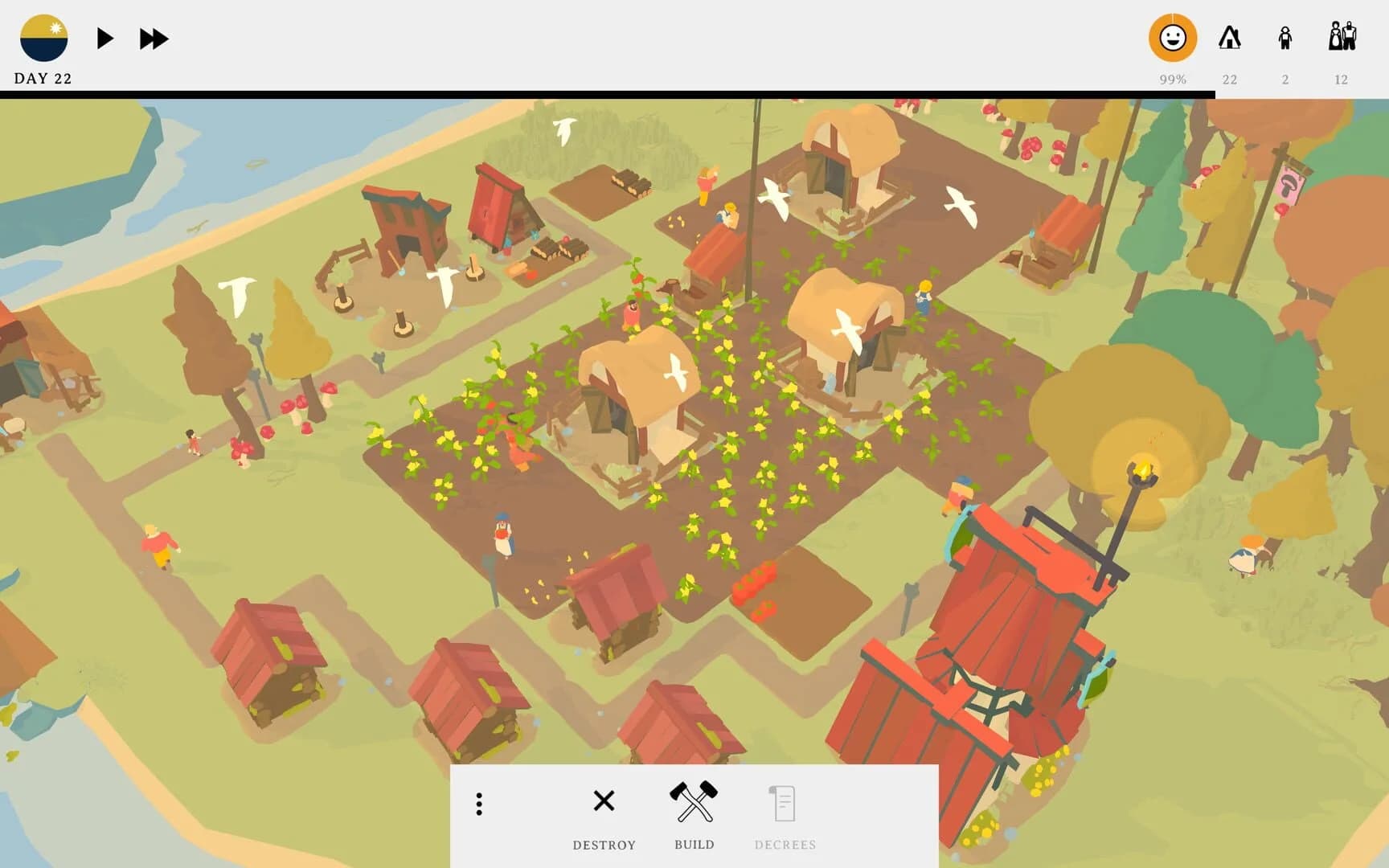The height and width of the screenshot is (868, 1389).
Task: Toggle normal speed with the play button
Action: pos(104,37)
